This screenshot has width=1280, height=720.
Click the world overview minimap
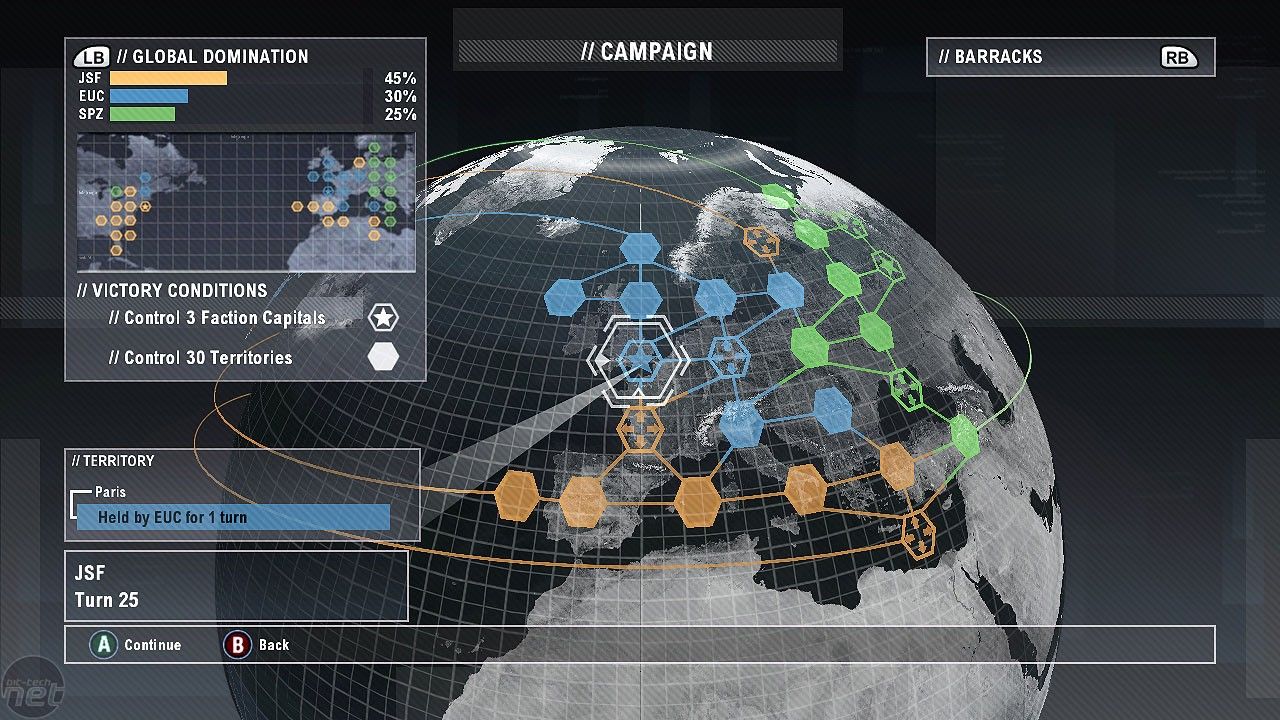(x=246, y=203)
